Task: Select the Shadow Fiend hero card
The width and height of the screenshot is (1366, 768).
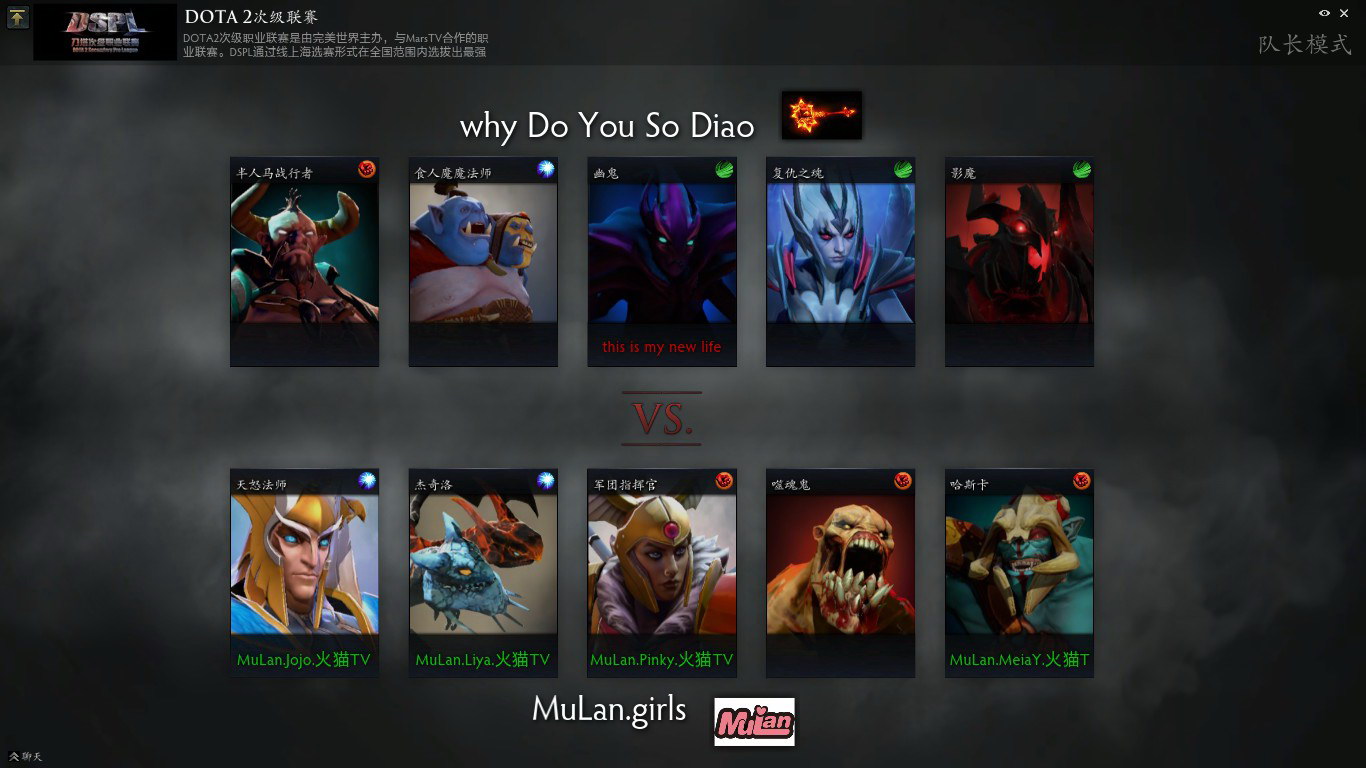Action: coord(1019,262)
